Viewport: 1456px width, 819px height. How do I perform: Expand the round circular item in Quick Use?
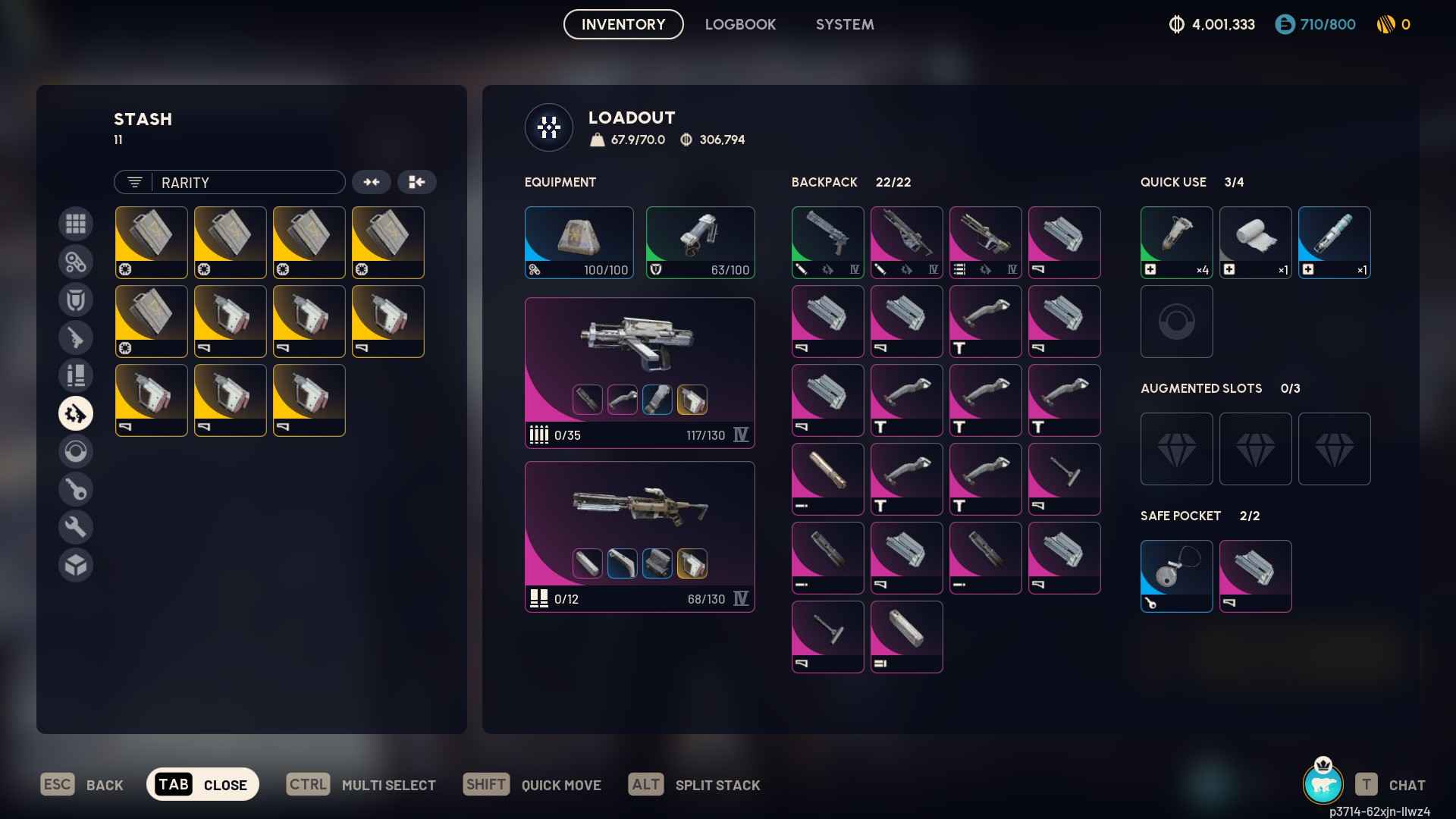[x=1176, y=322]
